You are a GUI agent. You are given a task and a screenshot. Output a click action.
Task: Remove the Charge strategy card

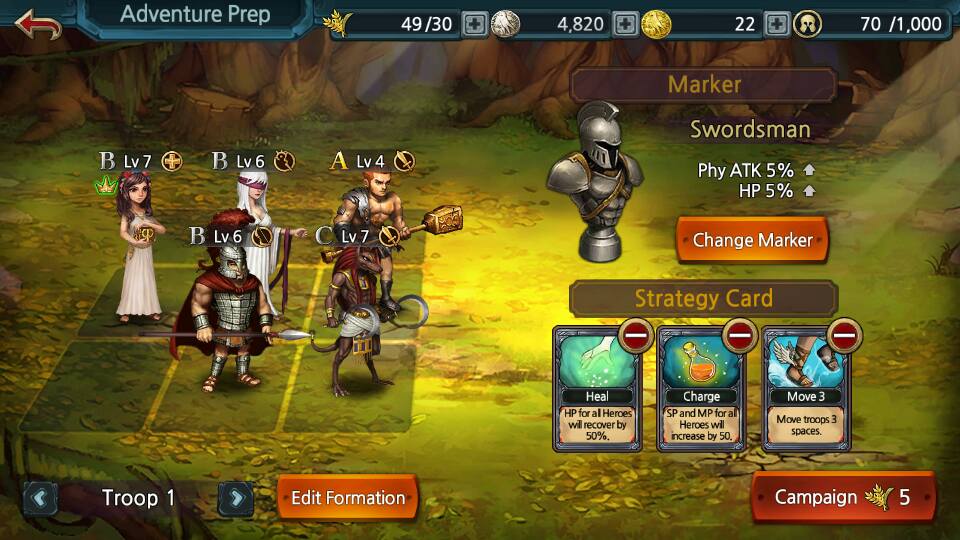[x=741, y=335]
